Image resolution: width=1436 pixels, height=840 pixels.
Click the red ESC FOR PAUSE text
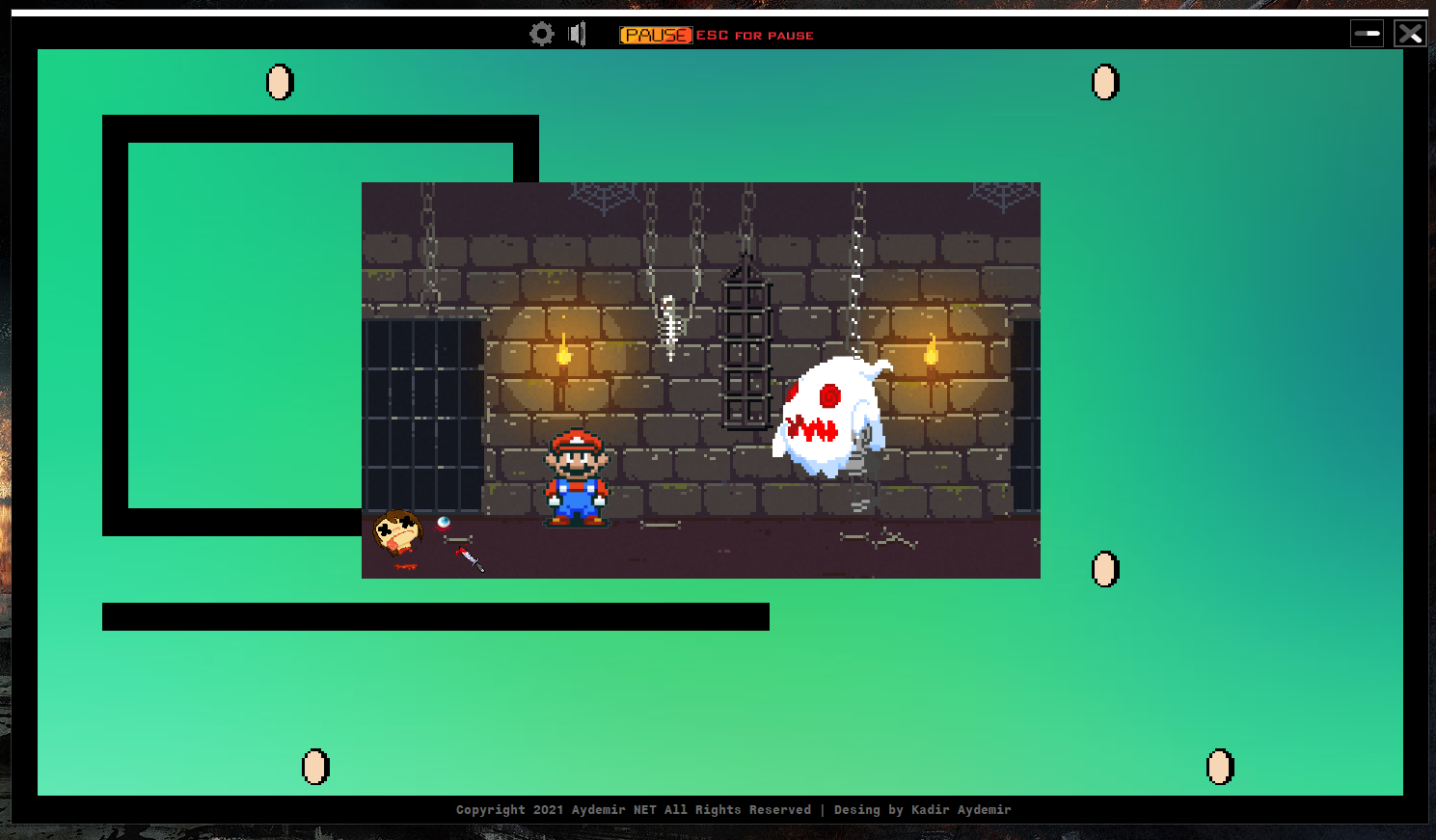click(756, 35)
